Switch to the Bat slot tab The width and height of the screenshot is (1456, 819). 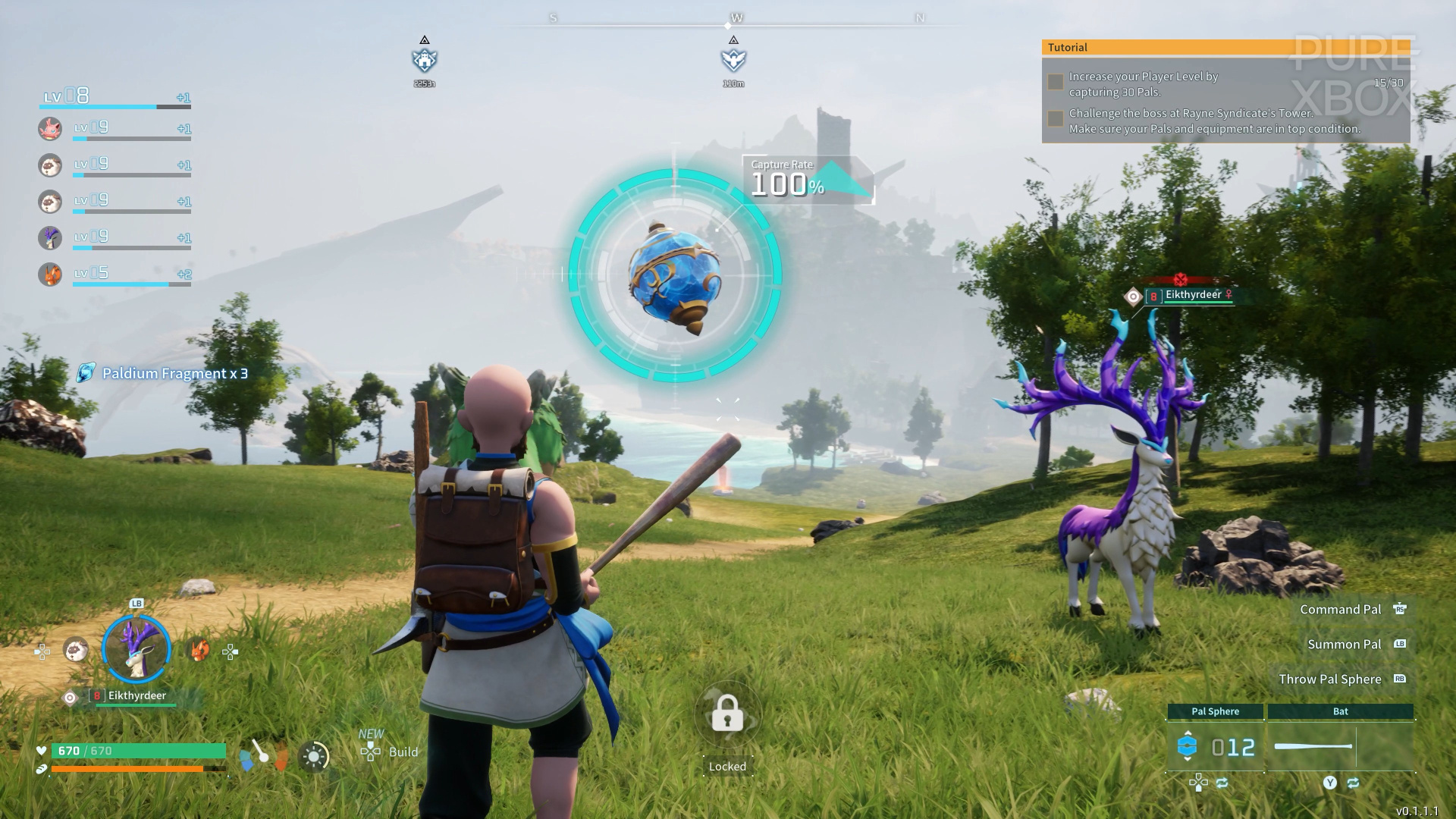pyautogui.click(x=1340, y=711)
